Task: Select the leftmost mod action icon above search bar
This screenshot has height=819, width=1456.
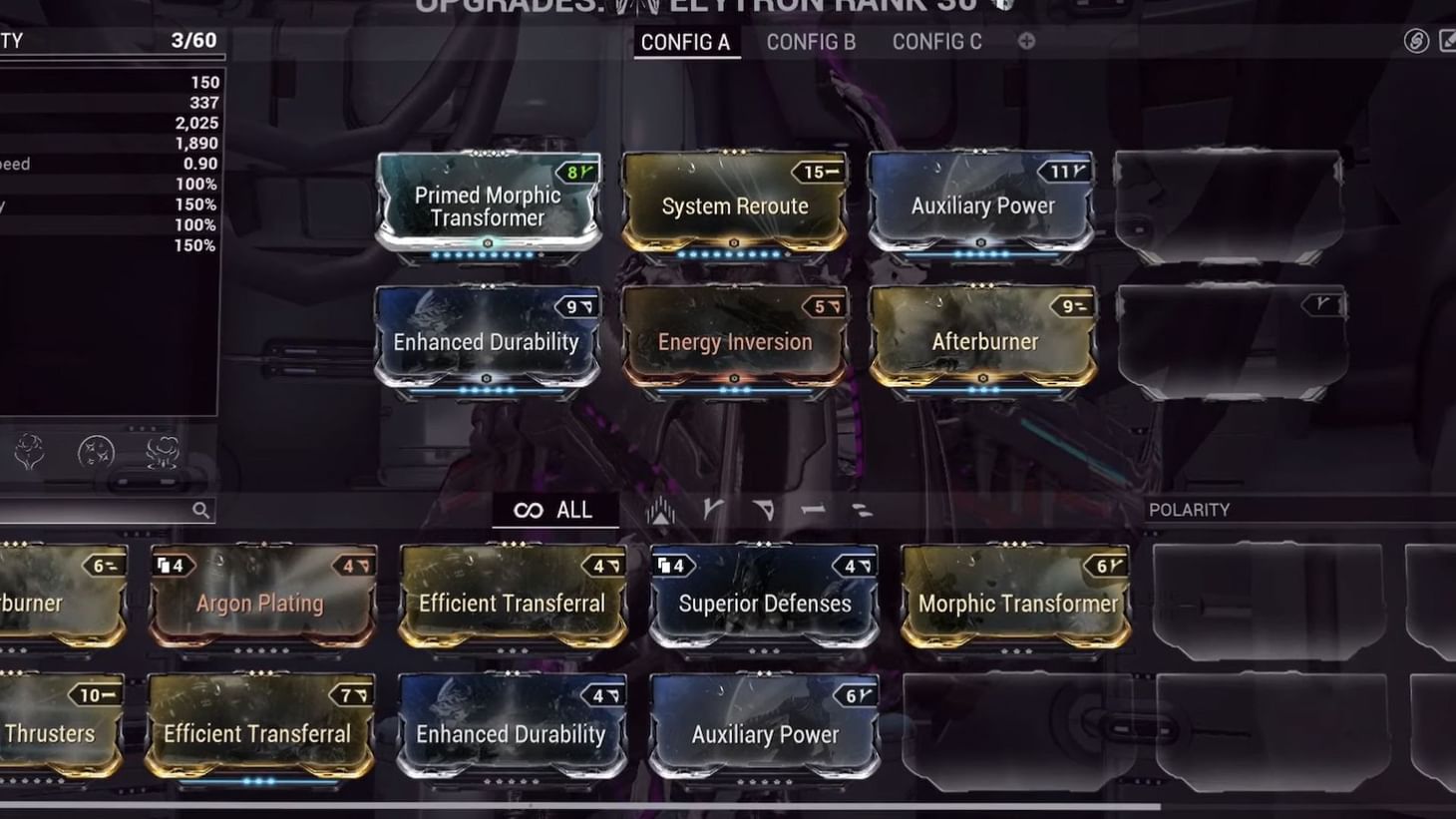Action: 31,451
